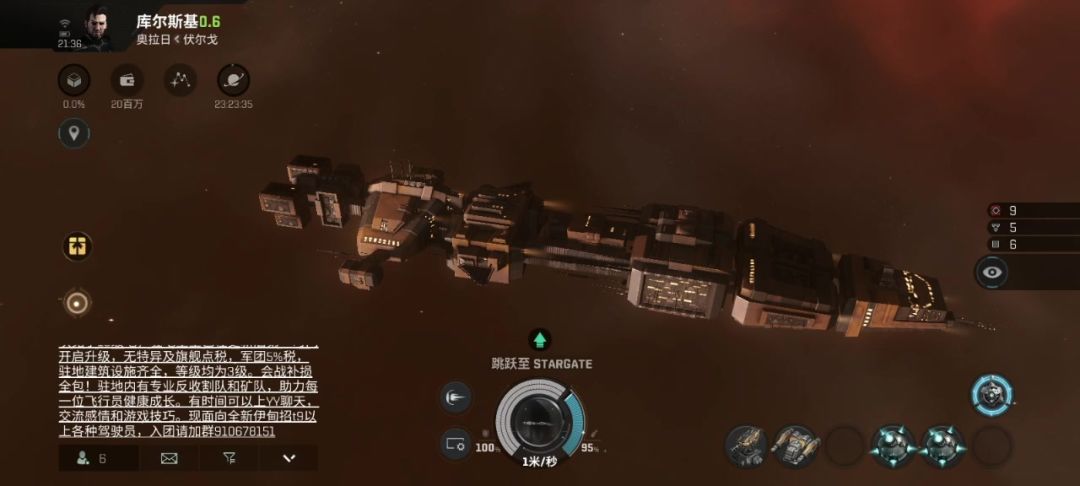
Task: Open the pilot character portrait
Action: (x=97, y=27)
